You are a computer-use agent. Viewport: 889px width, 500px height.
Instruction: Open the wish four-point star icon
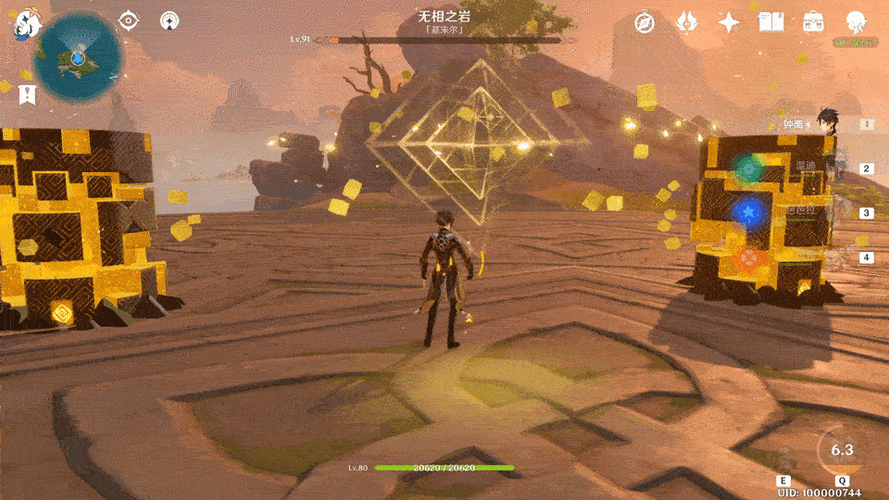[x=730, y=22]
